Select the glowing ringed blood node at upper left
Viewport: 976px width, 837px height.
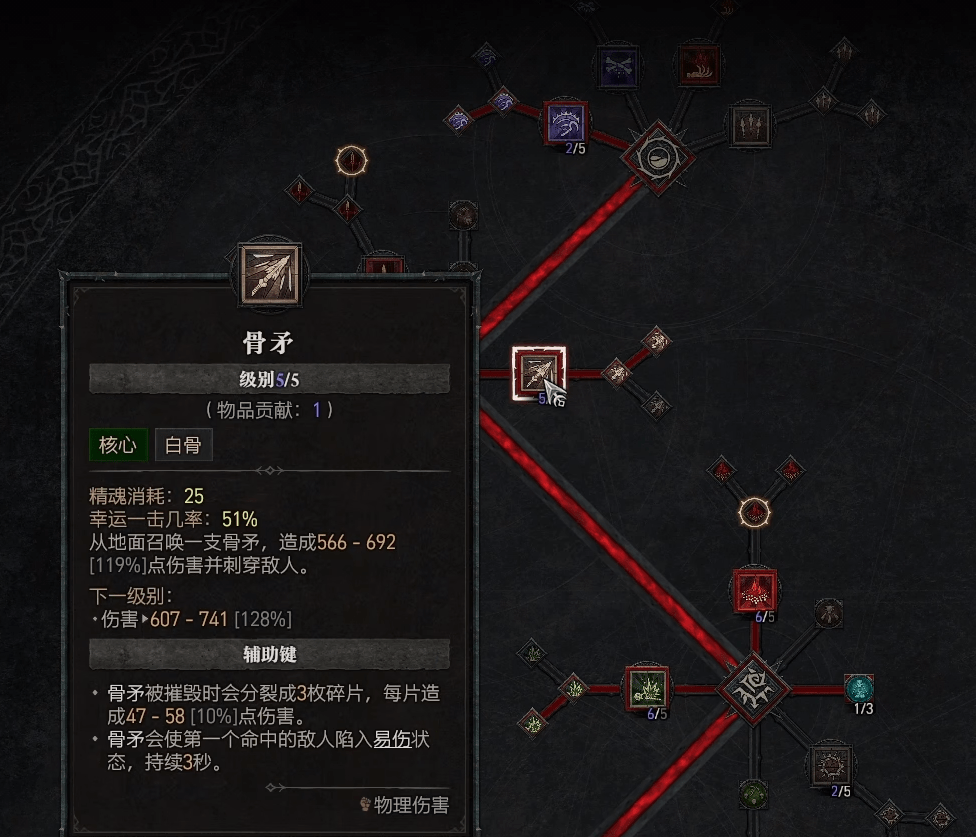[351, 160]
